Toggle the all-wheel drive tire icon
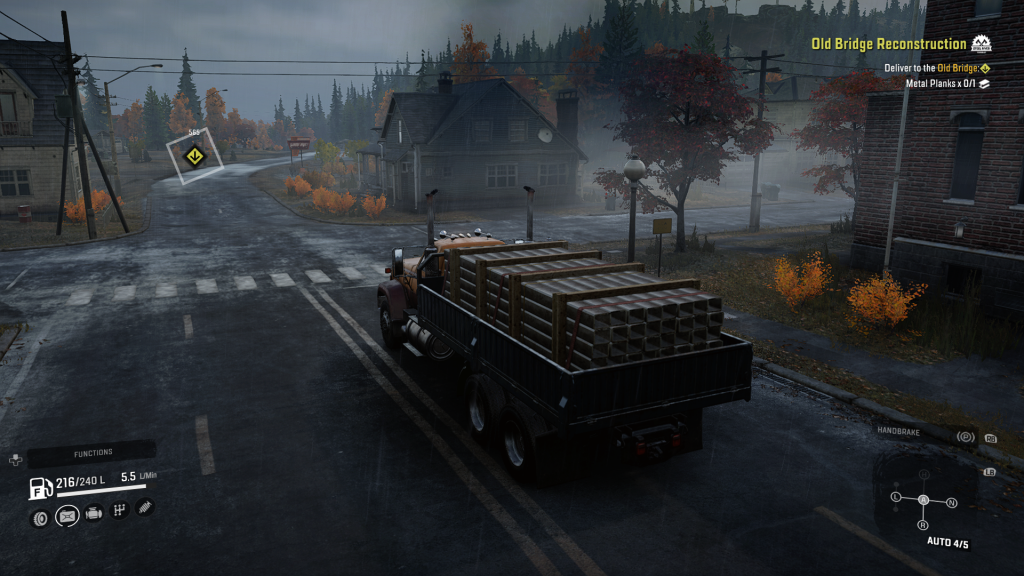 point(40,517)
